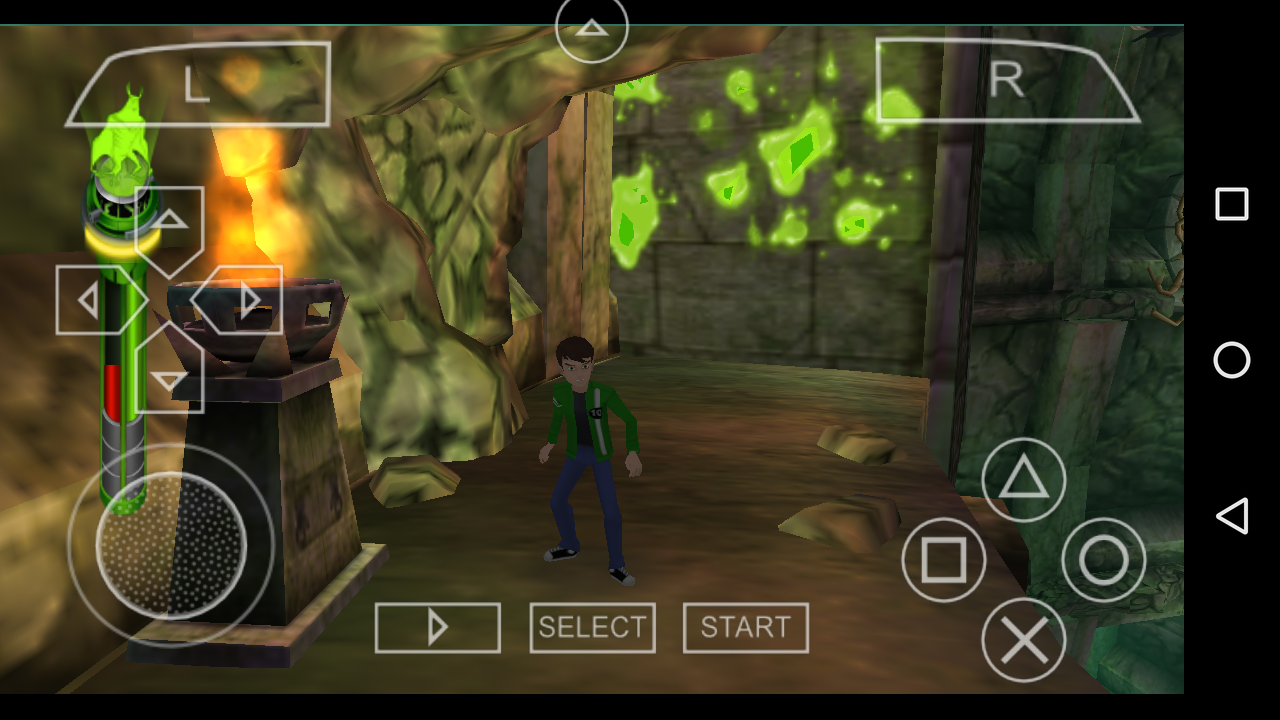Tap the PSP square action button
This screenshot has width=1280, height=720.
[x=943, y=560]
